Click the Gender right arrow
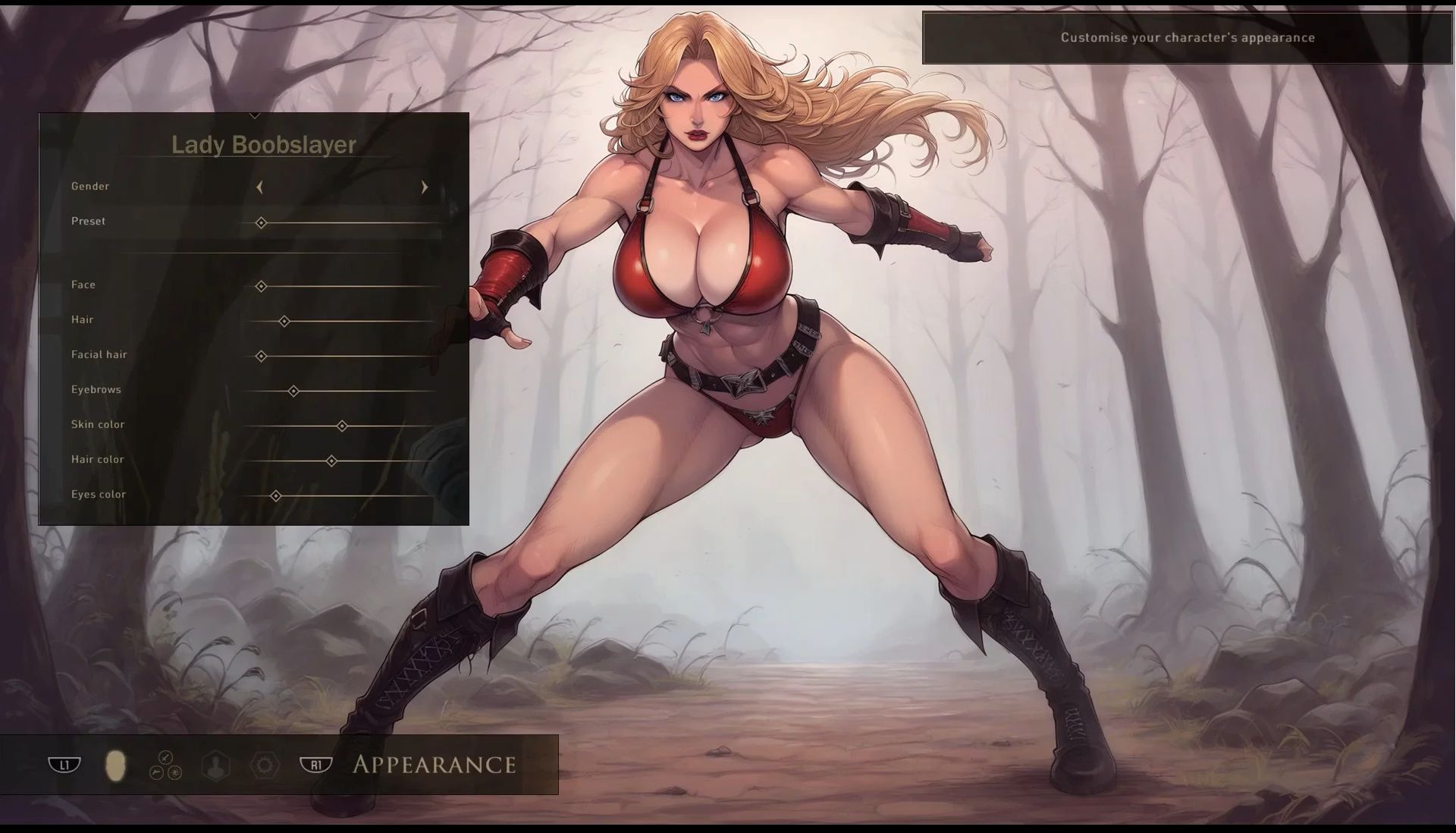The height and width of the screenshot is (833, 1456). click(425, 187)
